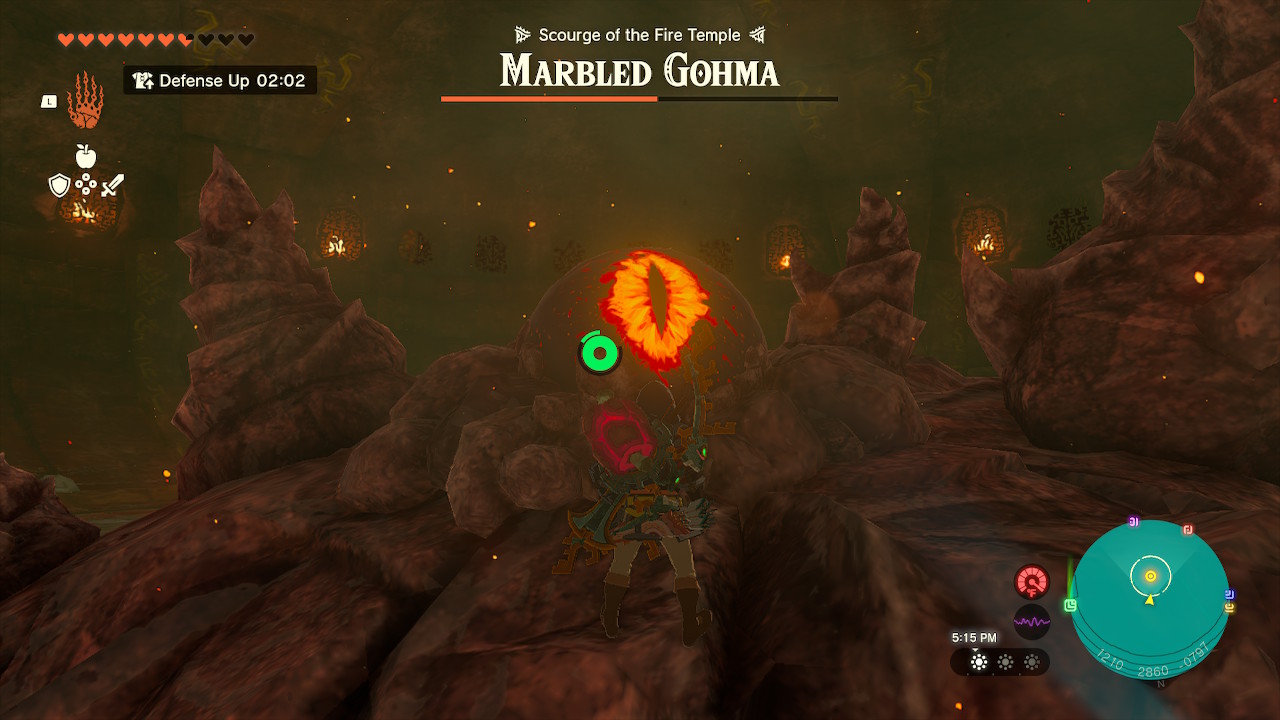This screenshot has width=1280, height=720.
Task: Click the Marbled Gohma boss title
Action: pos(640,71)
